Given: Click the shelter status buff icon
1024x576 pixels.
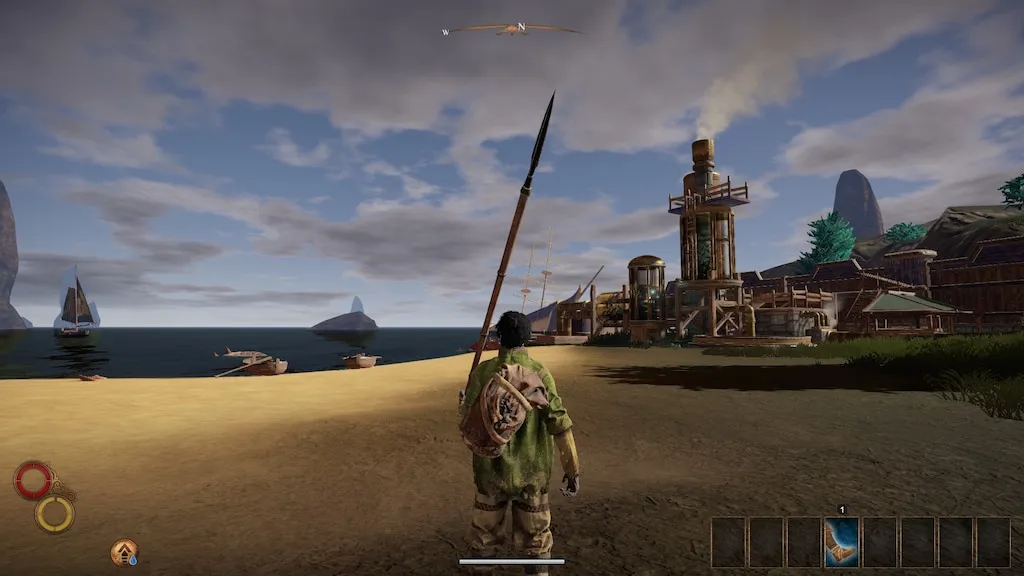Looking at the screenshot, I should tap(124, 552).
